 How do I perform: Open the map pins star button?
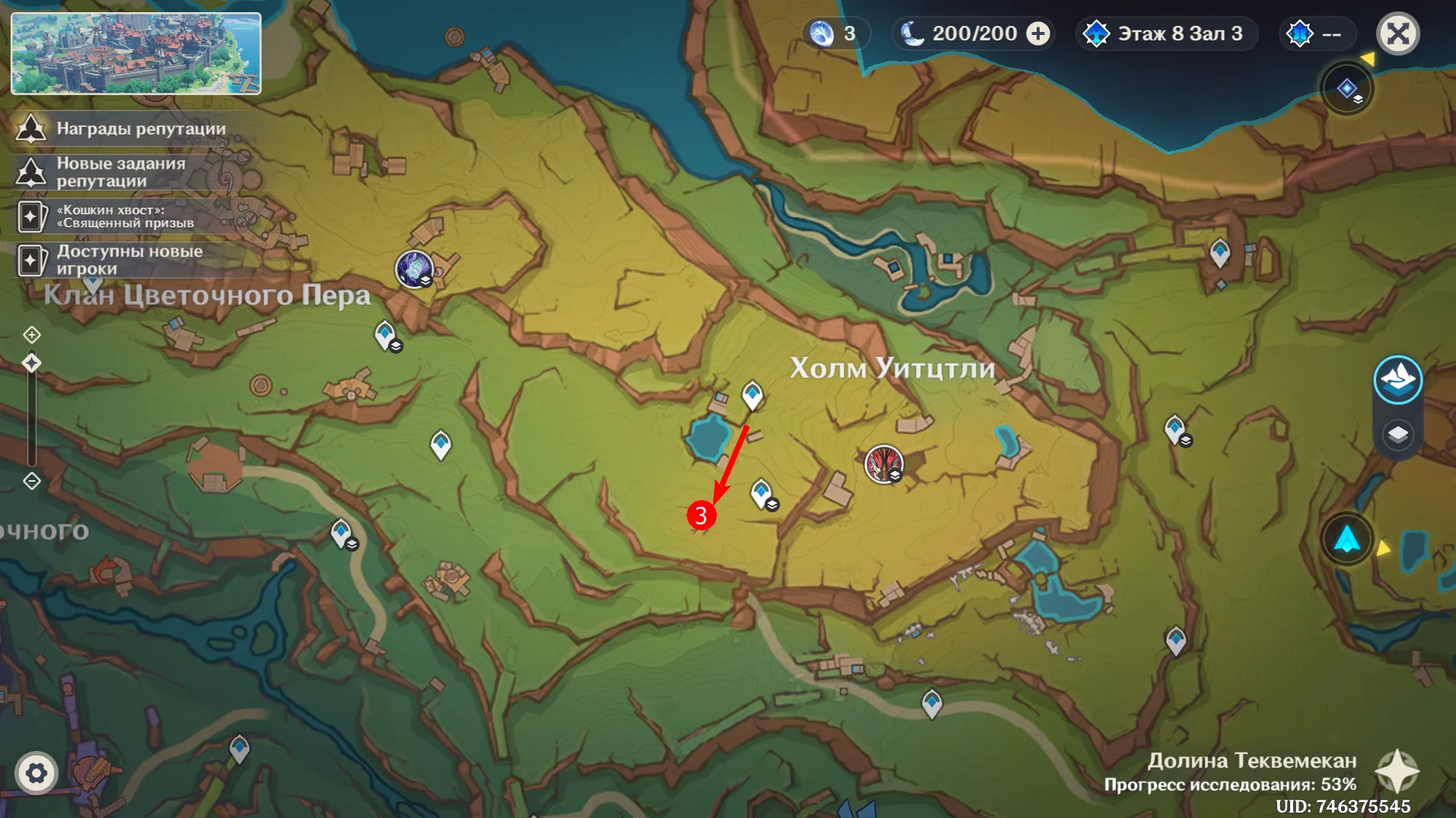pos(1397,772)
